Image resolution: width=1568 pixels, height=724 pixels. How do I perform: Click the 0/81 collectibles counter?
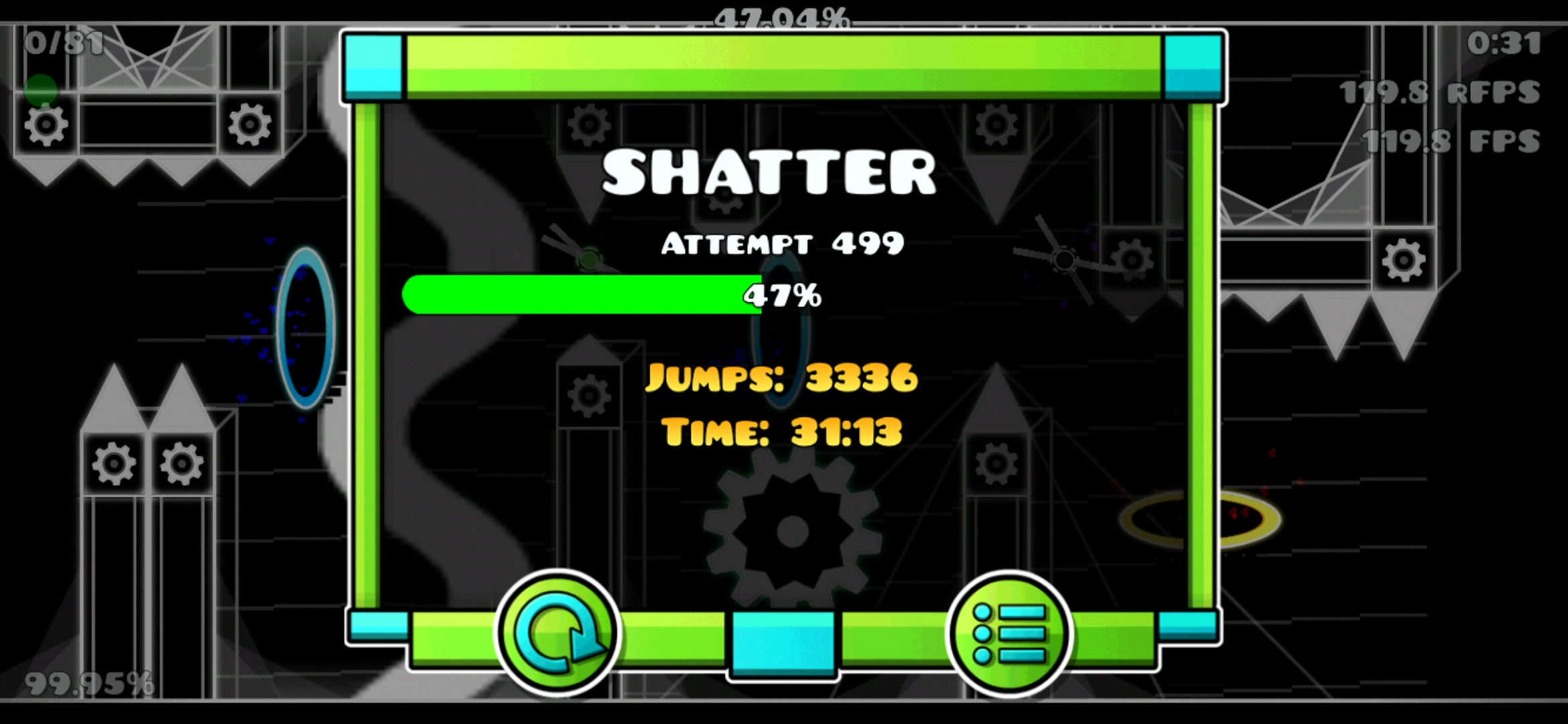pyautogui.click(x=64, y=44)
